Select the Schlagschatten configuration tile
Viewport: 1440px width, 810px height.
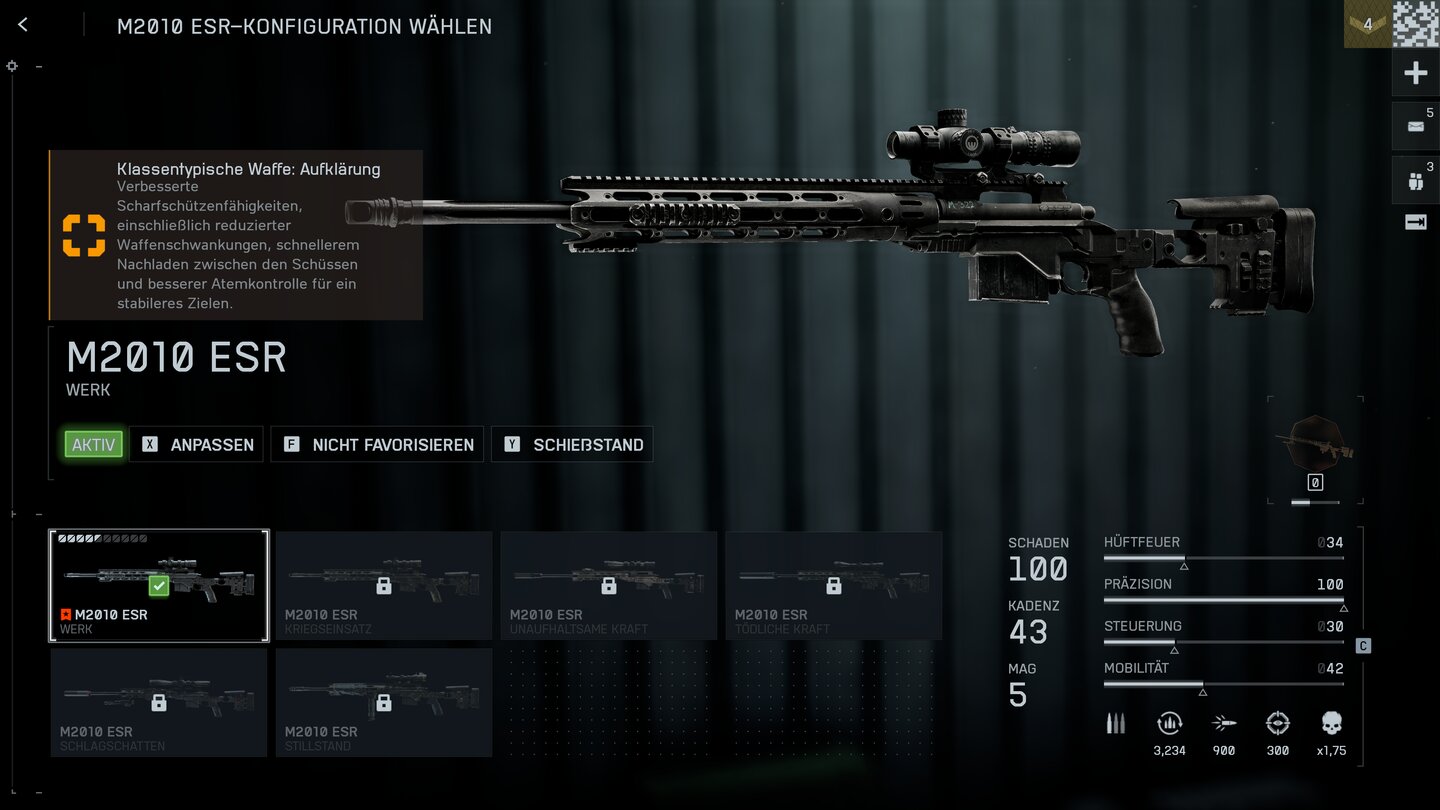[159, 702]
